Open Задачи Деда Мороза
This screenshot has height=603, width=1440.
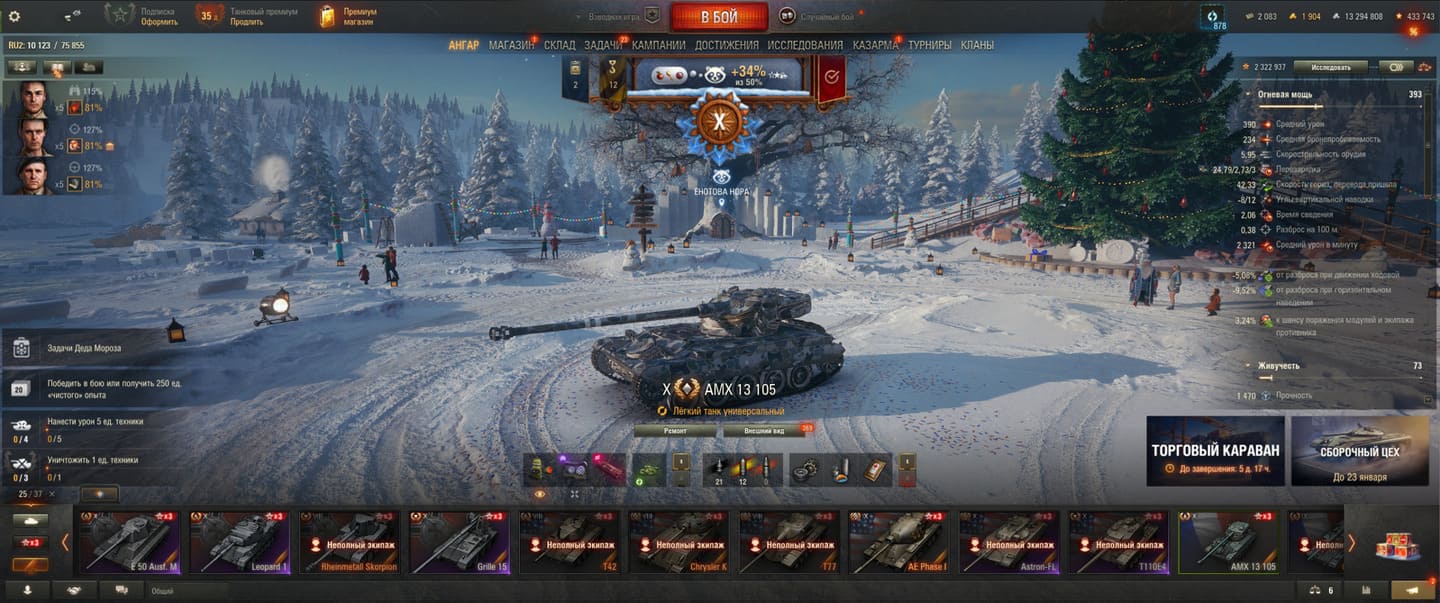click(84, 348)
